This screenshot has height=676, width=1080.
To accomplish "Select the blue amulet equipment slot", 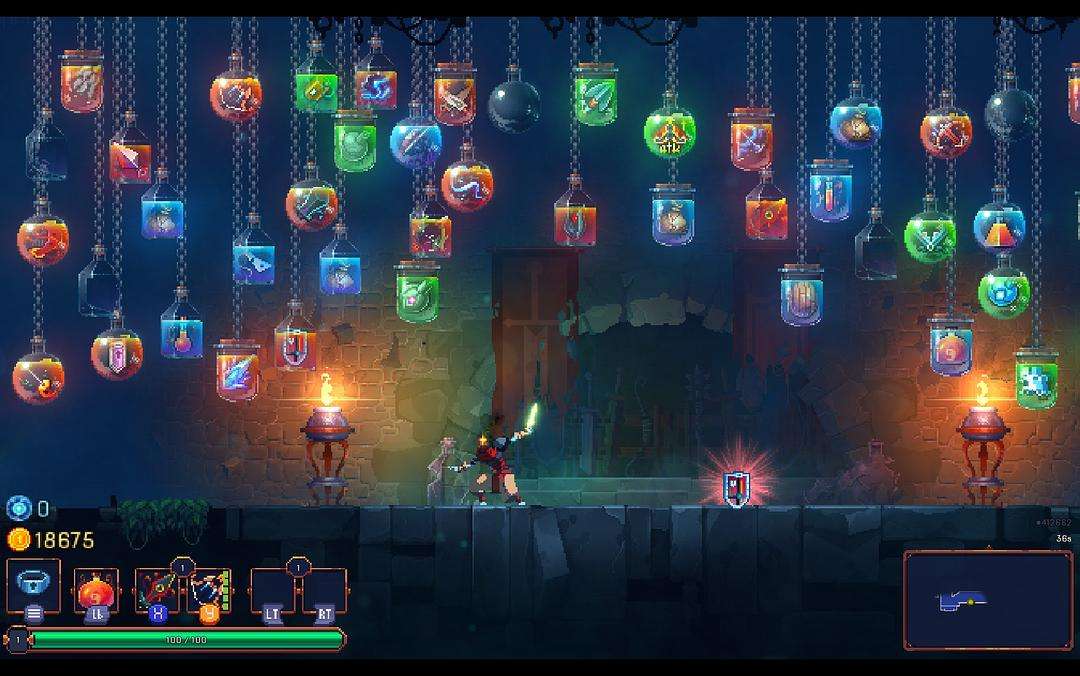I will click(x=33, y=585).
